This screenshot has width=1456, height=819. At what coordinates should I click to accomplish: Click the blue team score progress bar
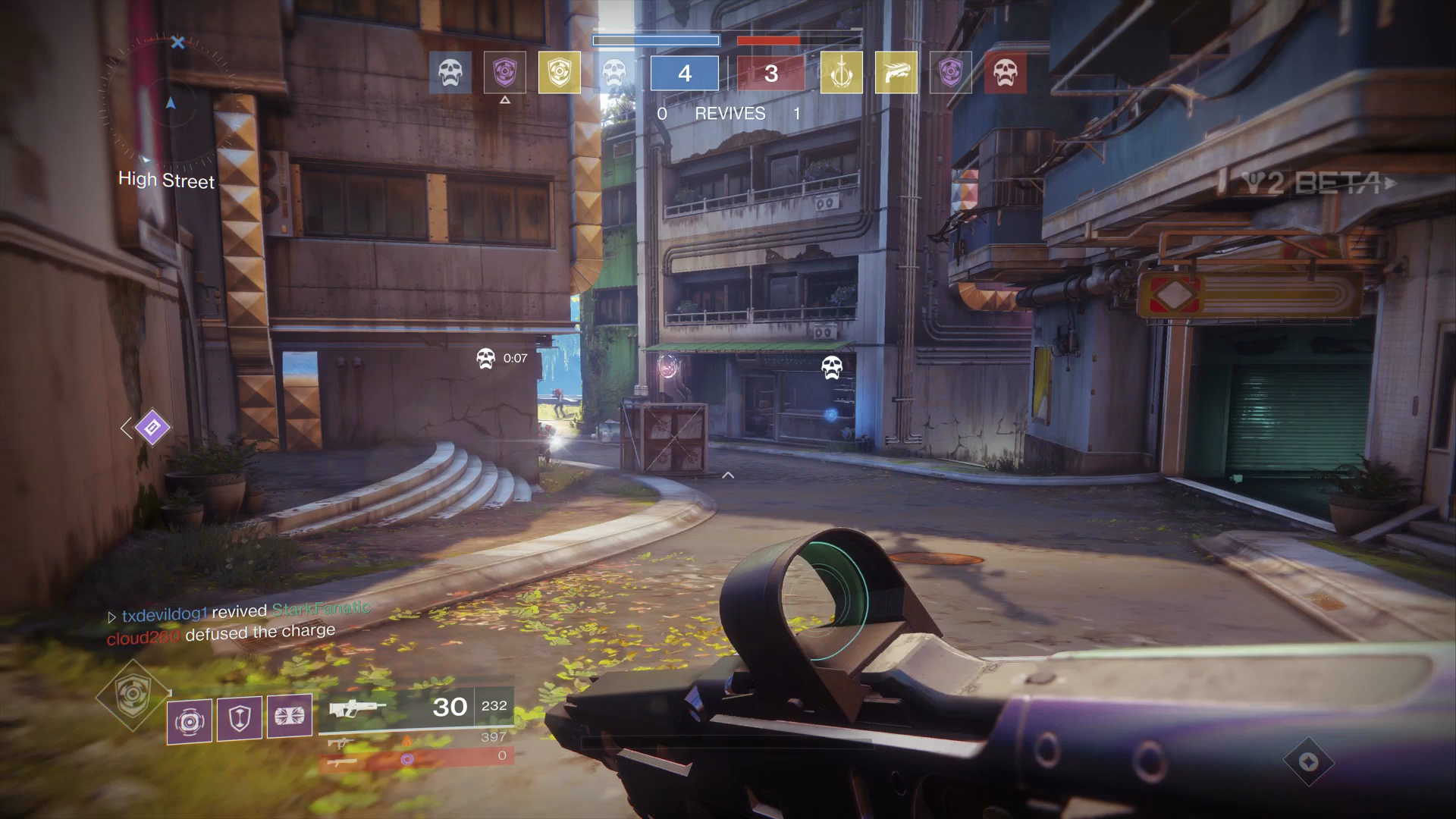click(x=656, y=40)
